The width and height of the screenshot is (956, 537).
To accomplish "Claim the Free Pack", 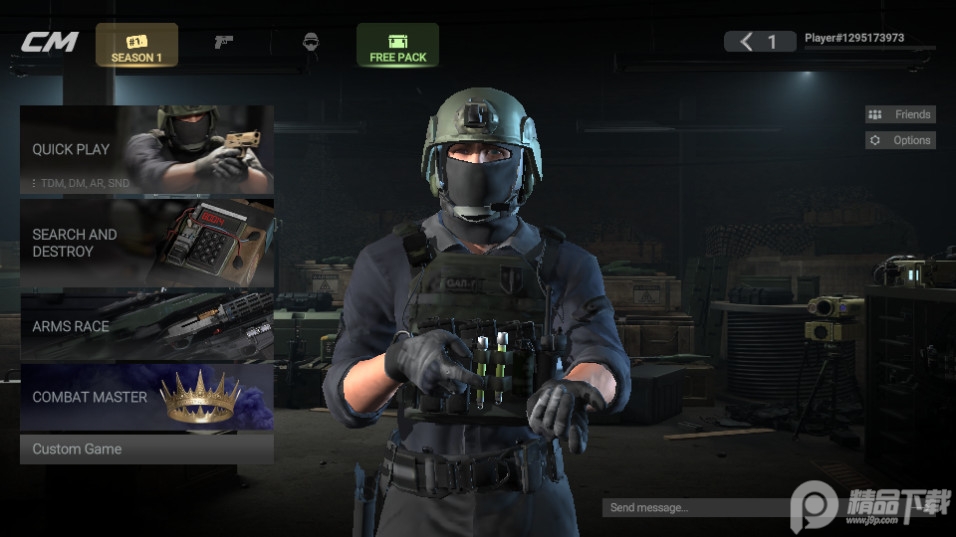I will (397, 46).
